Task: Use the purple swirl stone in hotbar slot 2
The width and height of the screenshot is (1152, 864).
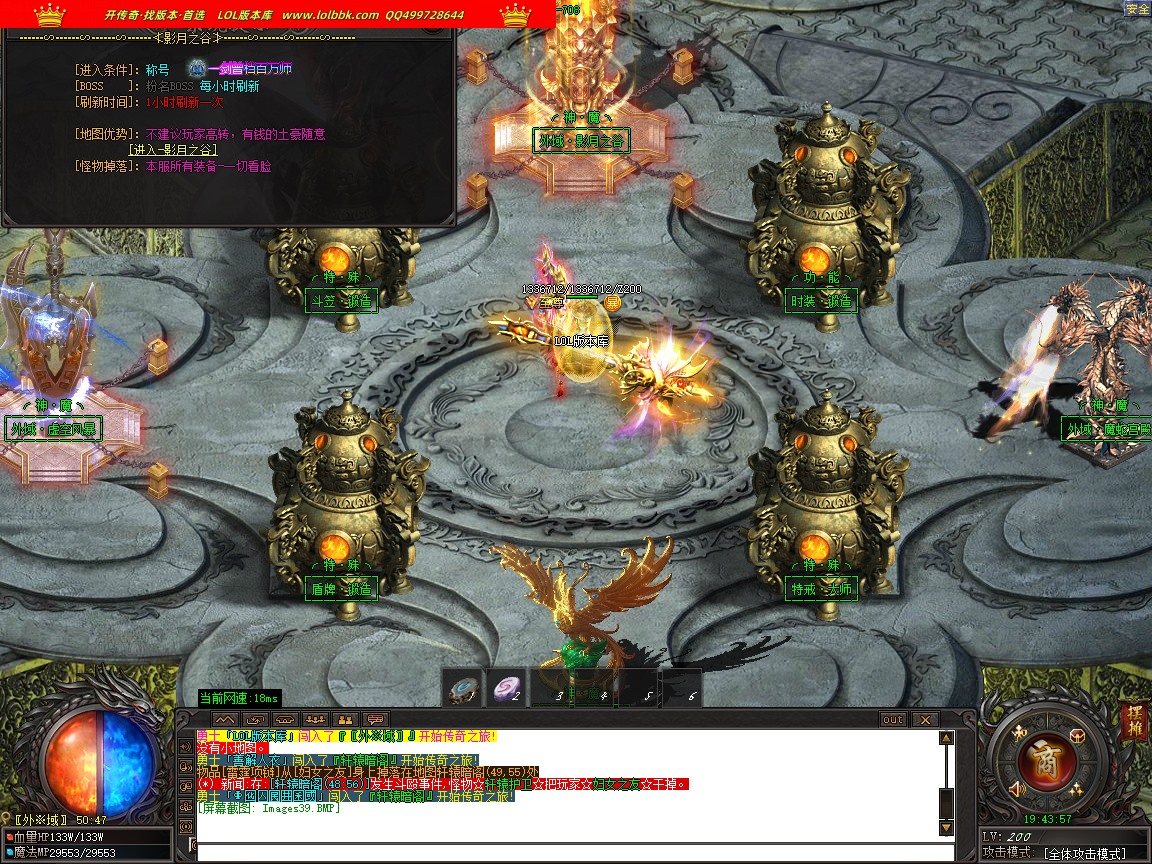Action: coord(506,689)
